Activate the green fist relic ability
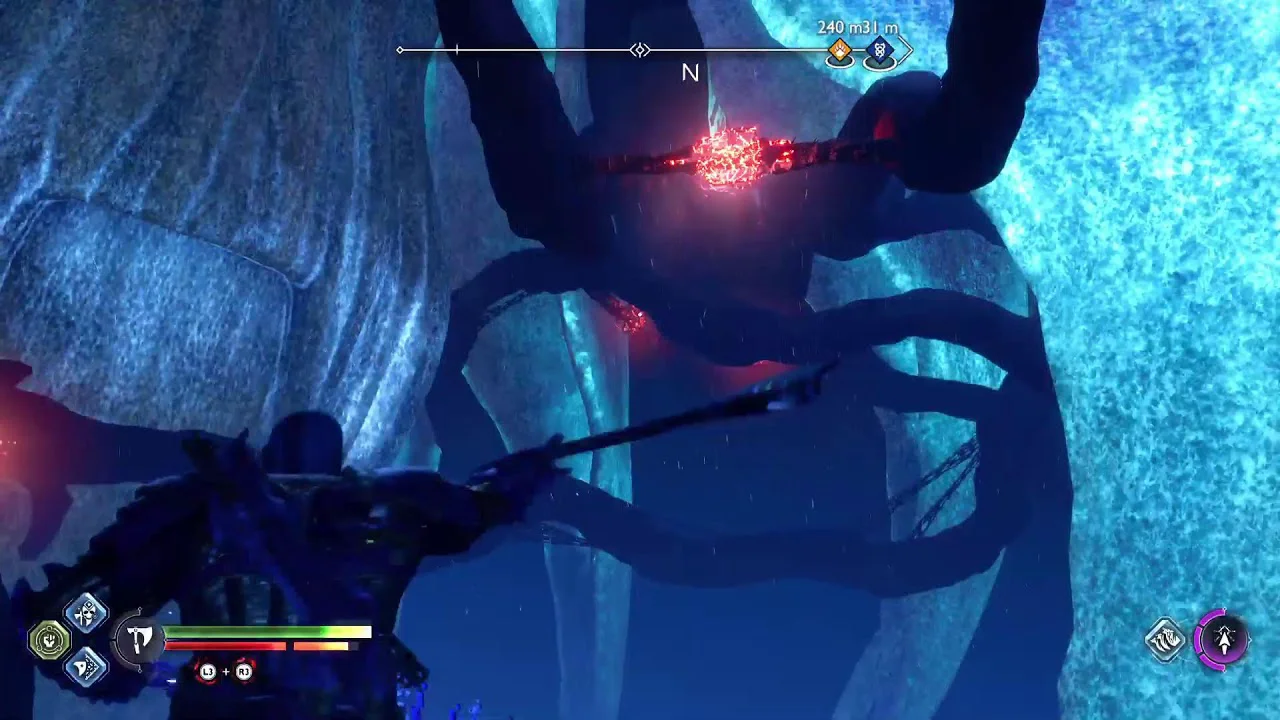The image size is (1280, 720). pyautogui.click(x=49, y=640)
